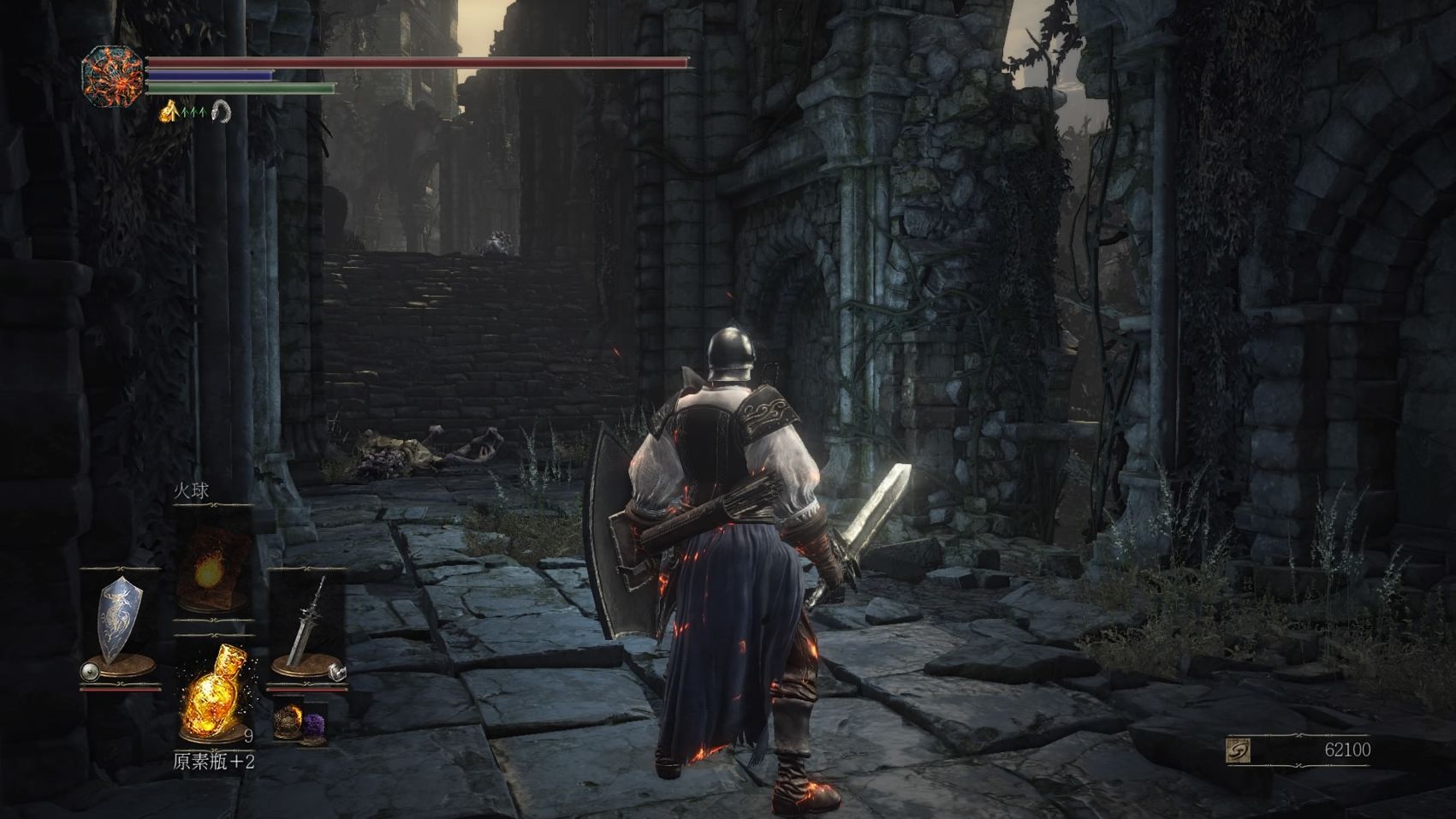Viewport: 1456px width, 819px height.
Task: Select the yellow buff status icon
Action: click(x=169, y=110)
